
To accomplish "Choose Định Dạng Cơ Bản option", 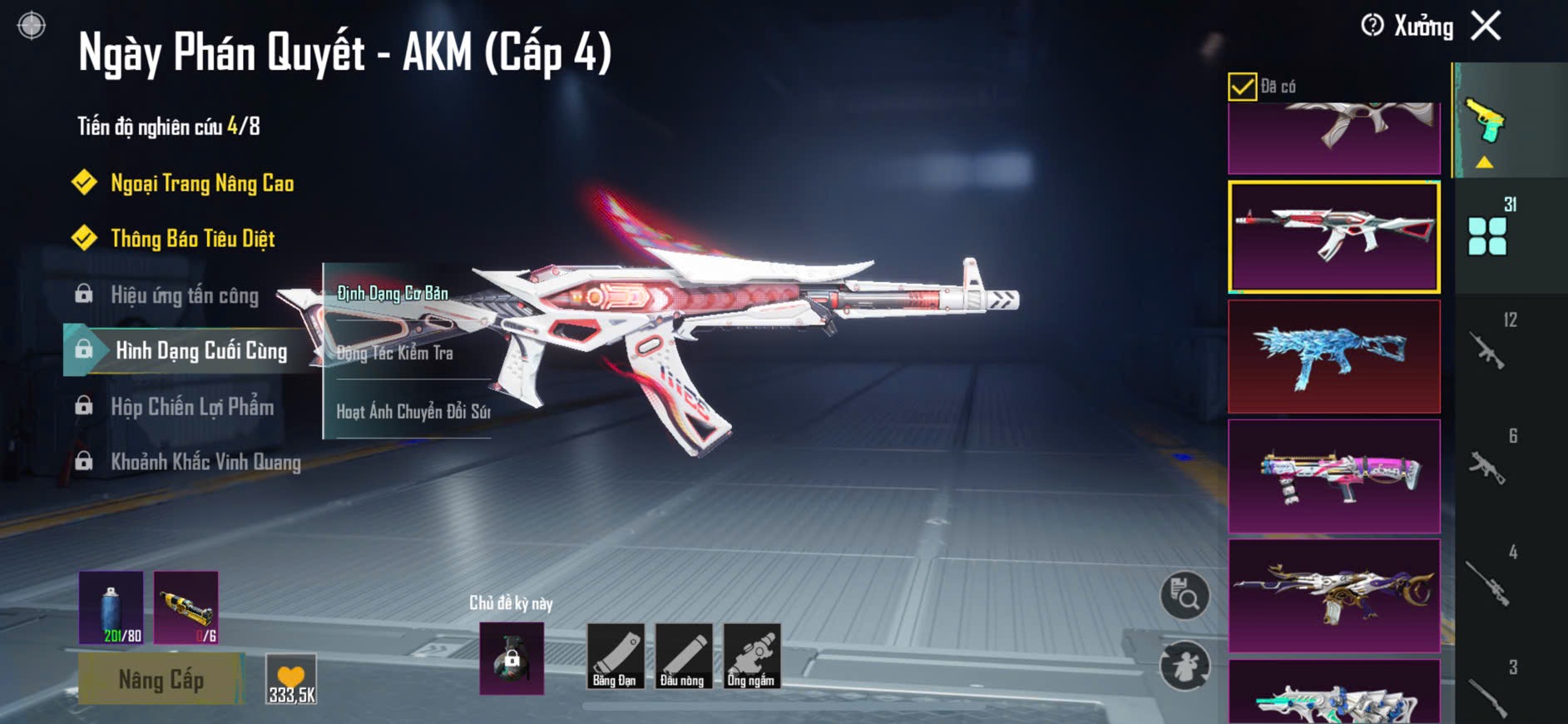I will click(393, 294).
